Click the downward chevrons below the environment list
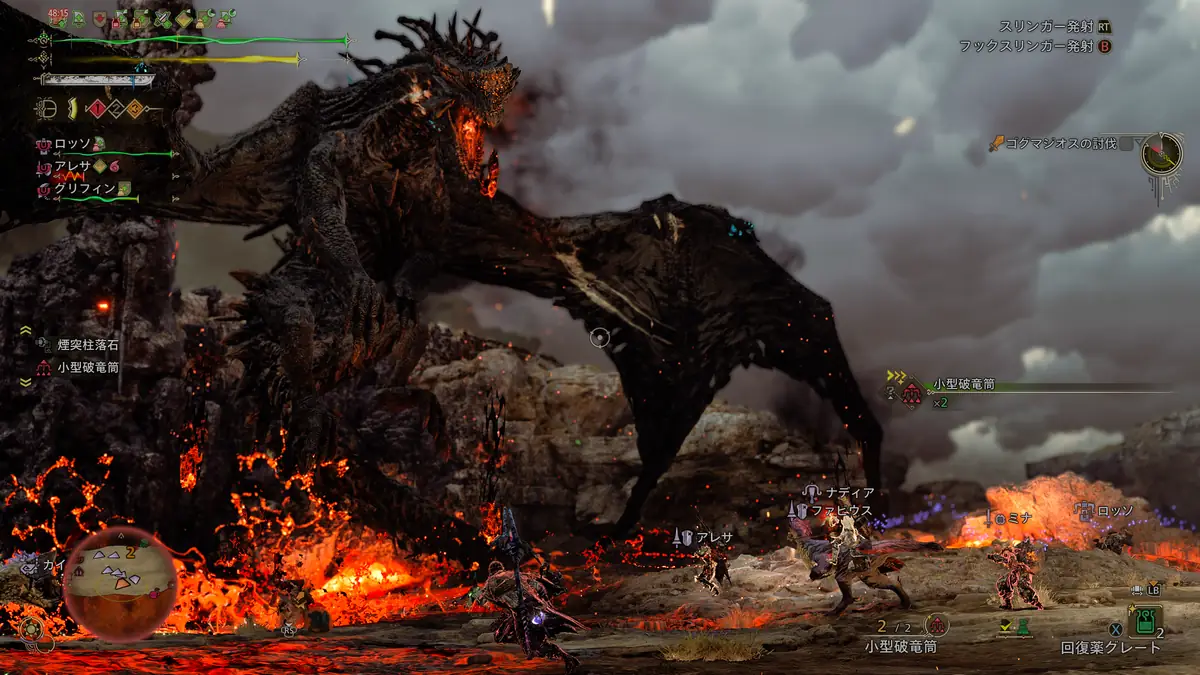1200x675 pixels. pos(26,383)
